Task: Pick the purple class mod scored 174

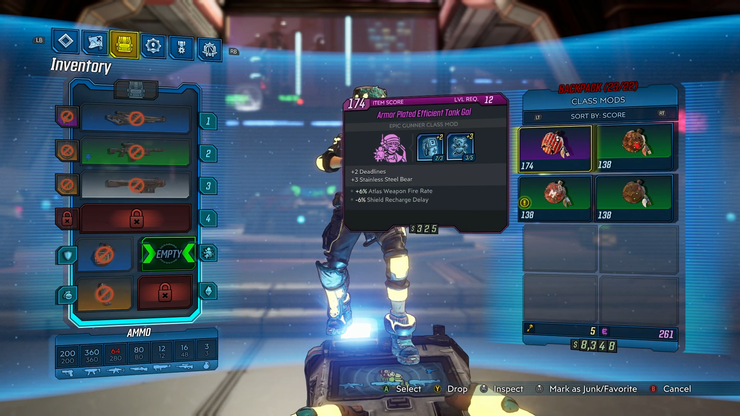Action: click(557, 149)
